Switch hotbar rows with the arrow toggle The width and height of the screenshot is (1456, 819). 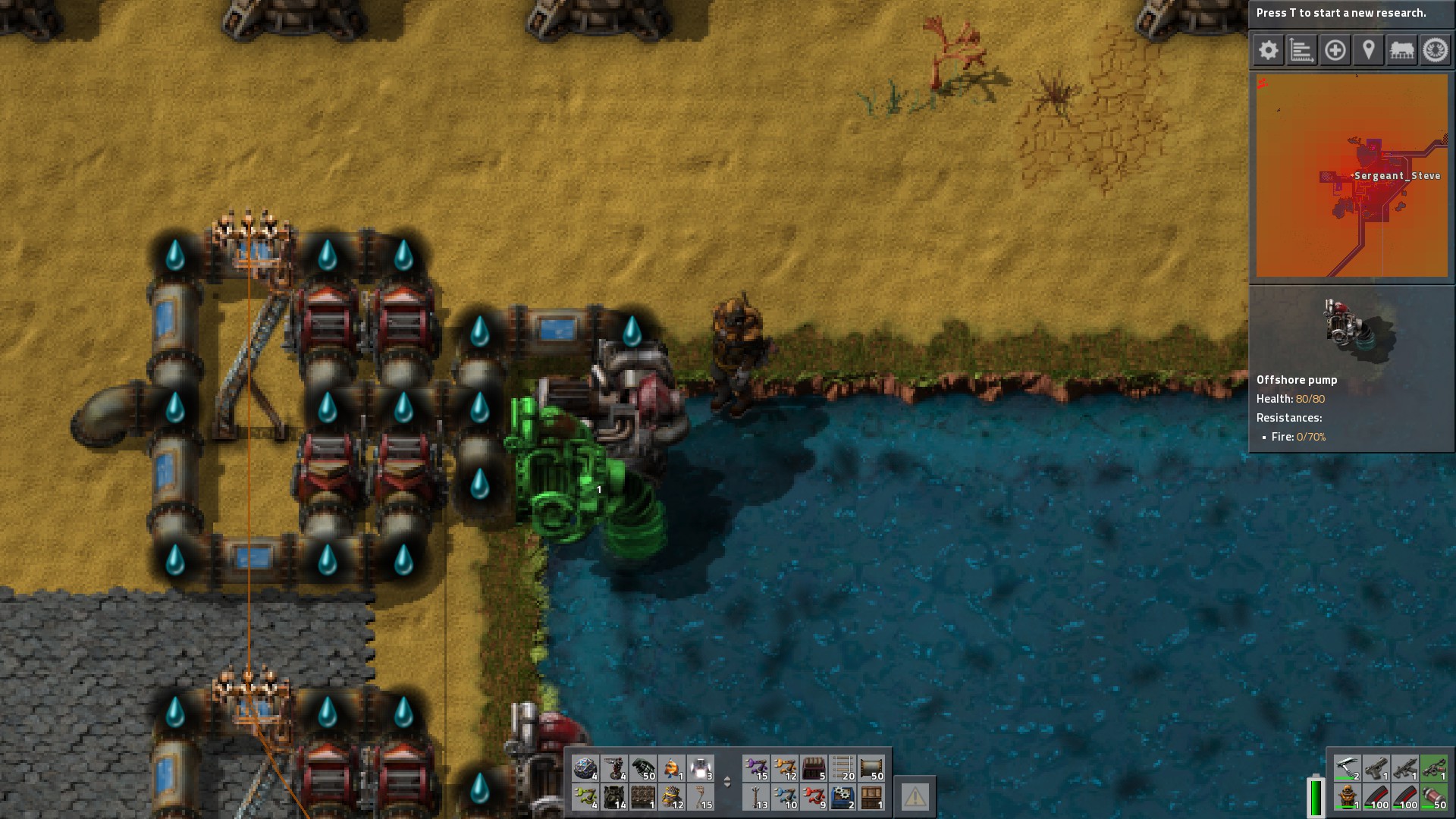(727, 782)
